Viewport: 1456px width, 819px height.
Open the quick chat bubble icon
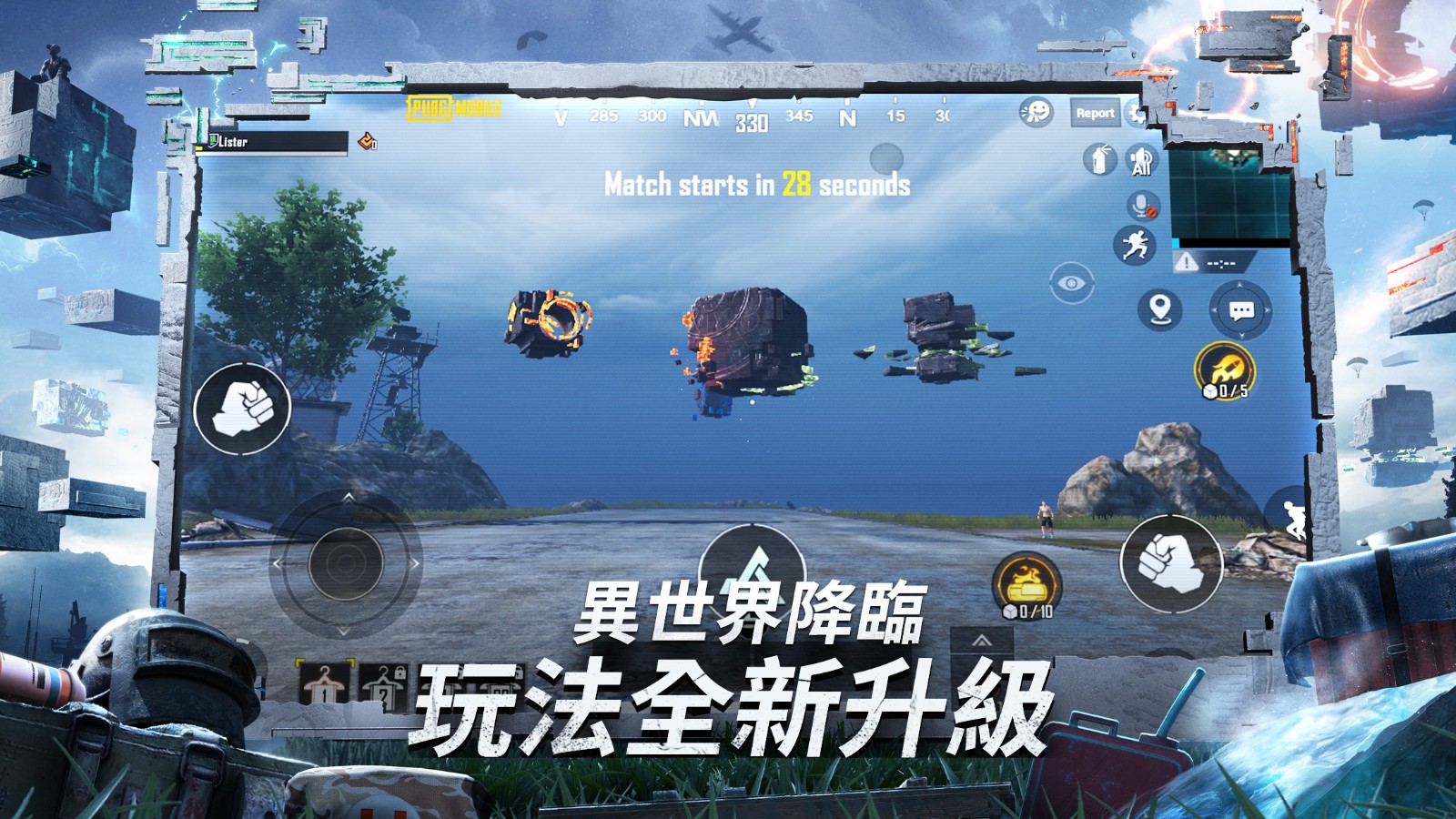tap(1239, 311)
